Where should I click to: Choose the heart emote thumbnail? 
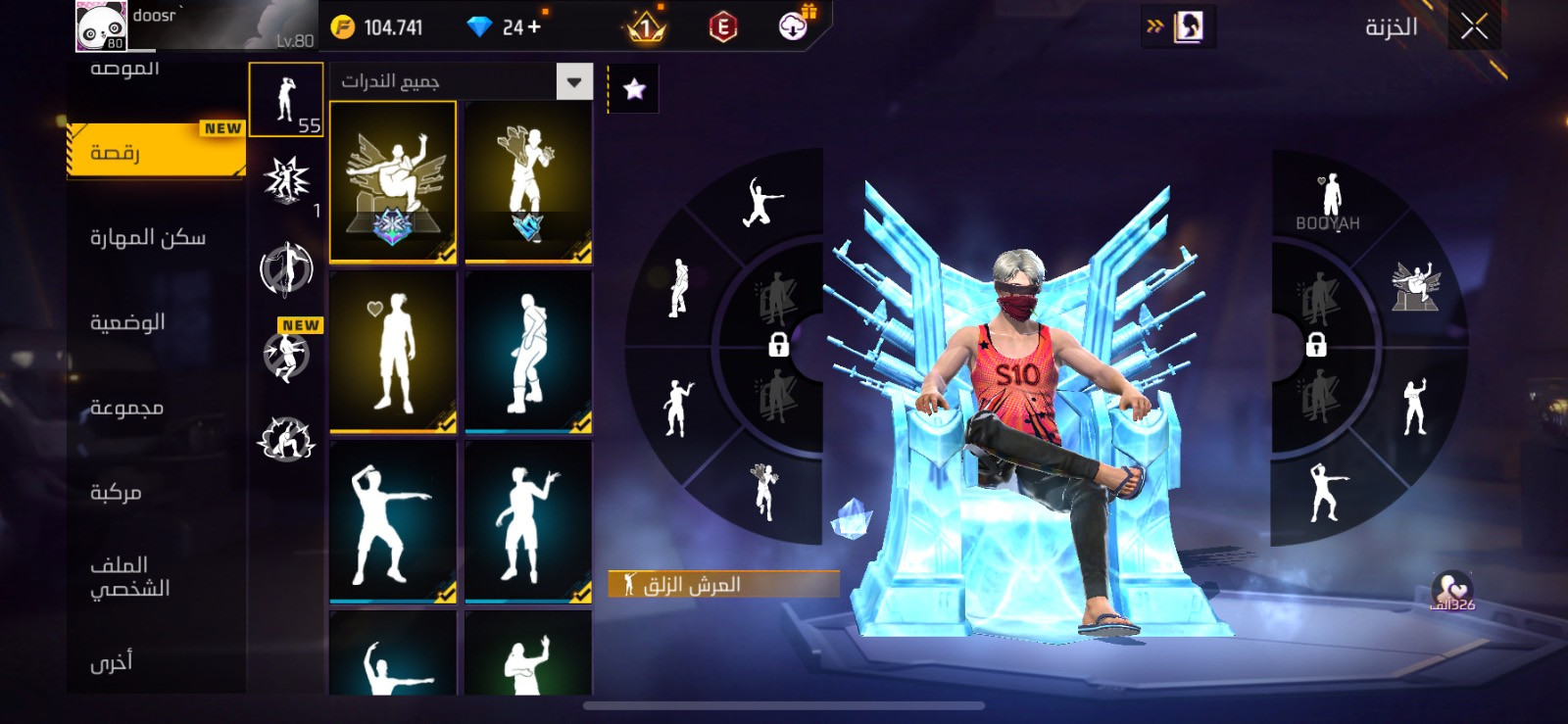(393, 351)
